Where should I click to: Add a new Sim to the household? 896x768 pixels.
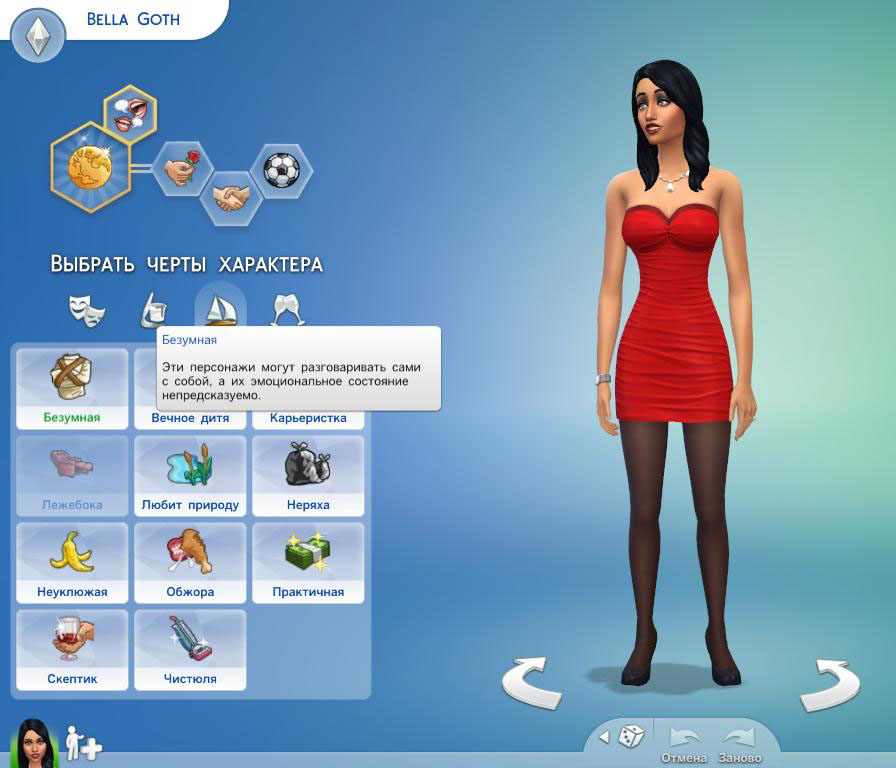point(83,743)
